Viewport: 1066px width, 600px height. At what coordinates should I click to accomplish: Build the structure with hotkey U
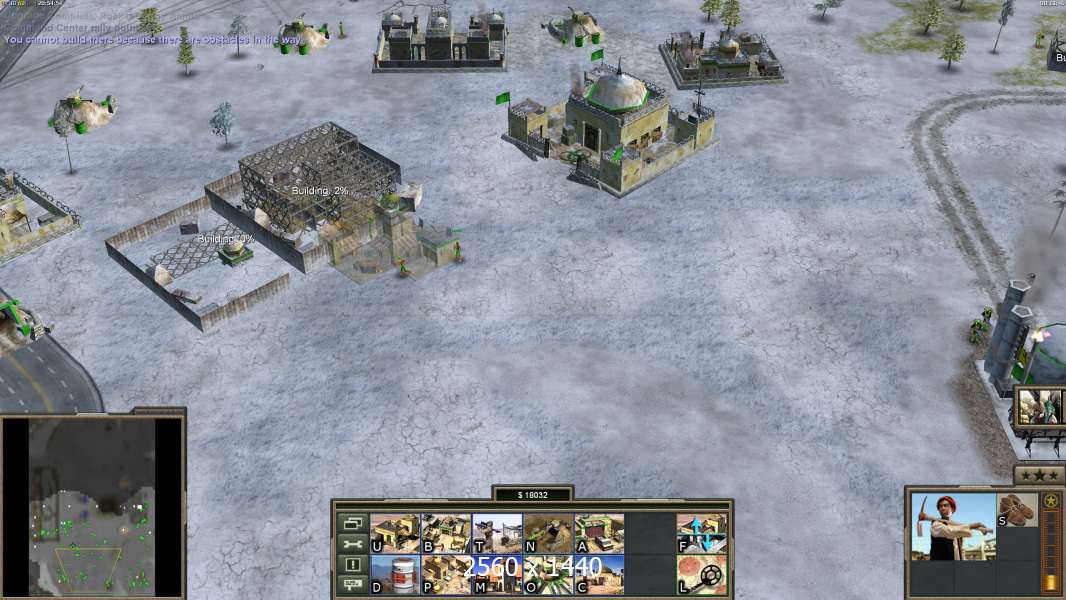(x=395, y=534)
